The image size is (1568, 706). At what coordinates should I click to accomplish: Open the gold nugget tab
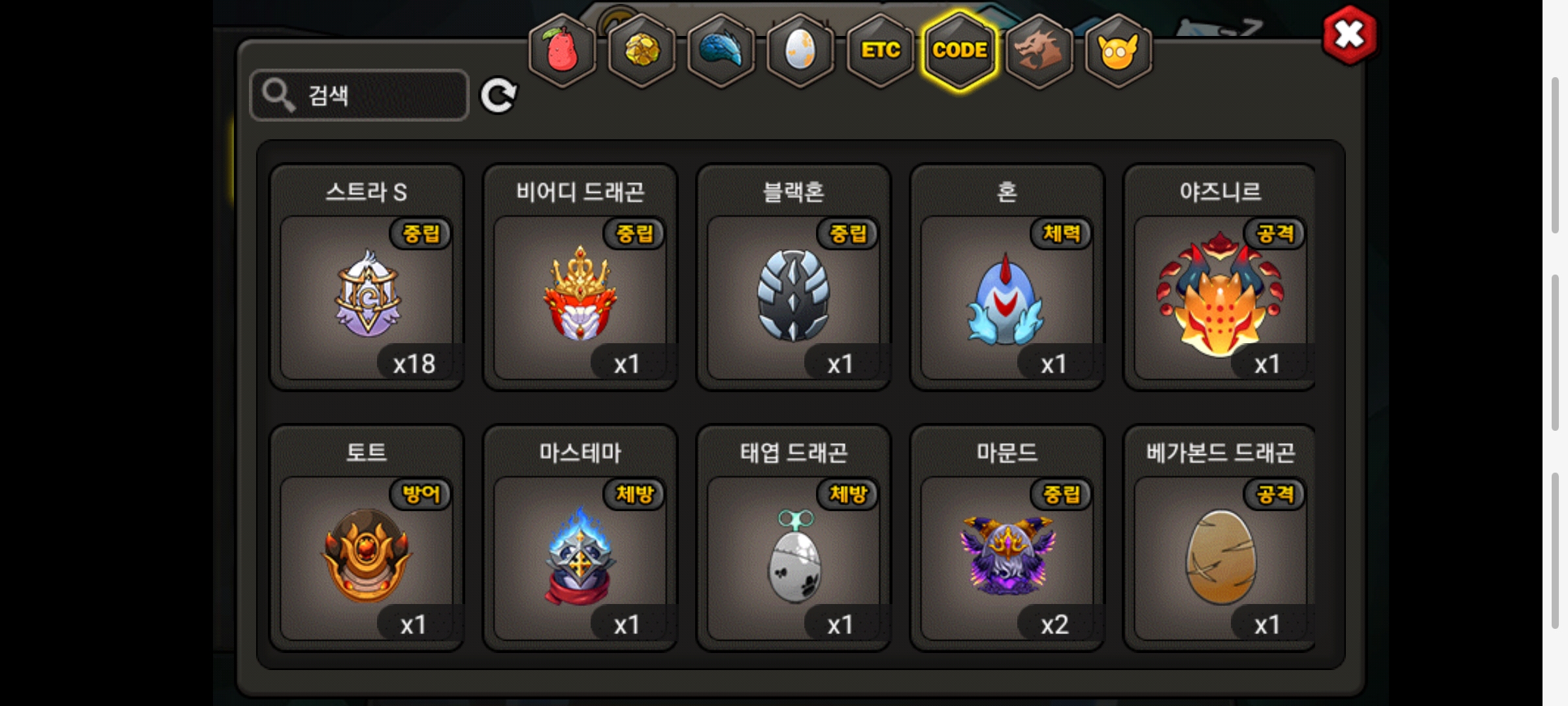pos(642,51)
